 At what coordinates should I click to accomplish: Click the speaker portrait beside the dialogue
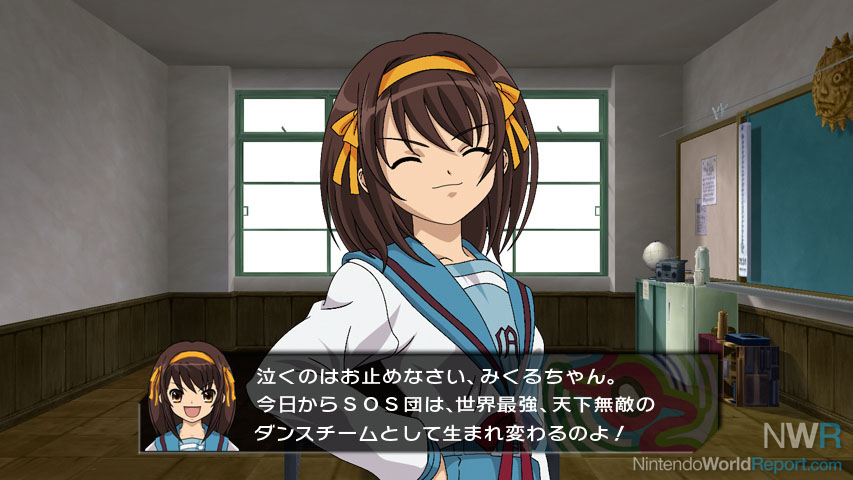click(193, 398)
